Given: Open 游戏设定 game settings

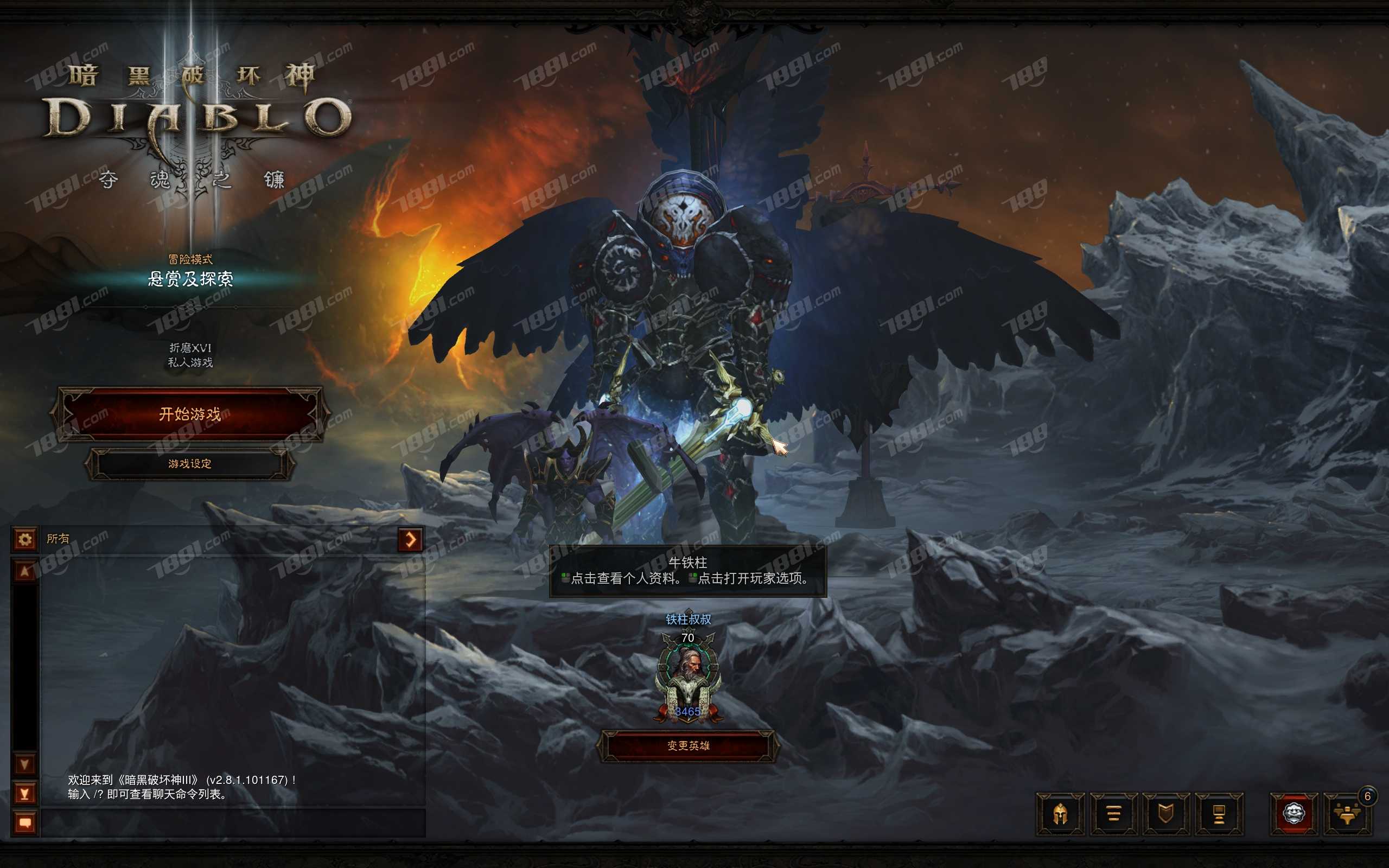Looking at the screenshot, I should coord(190,464).
